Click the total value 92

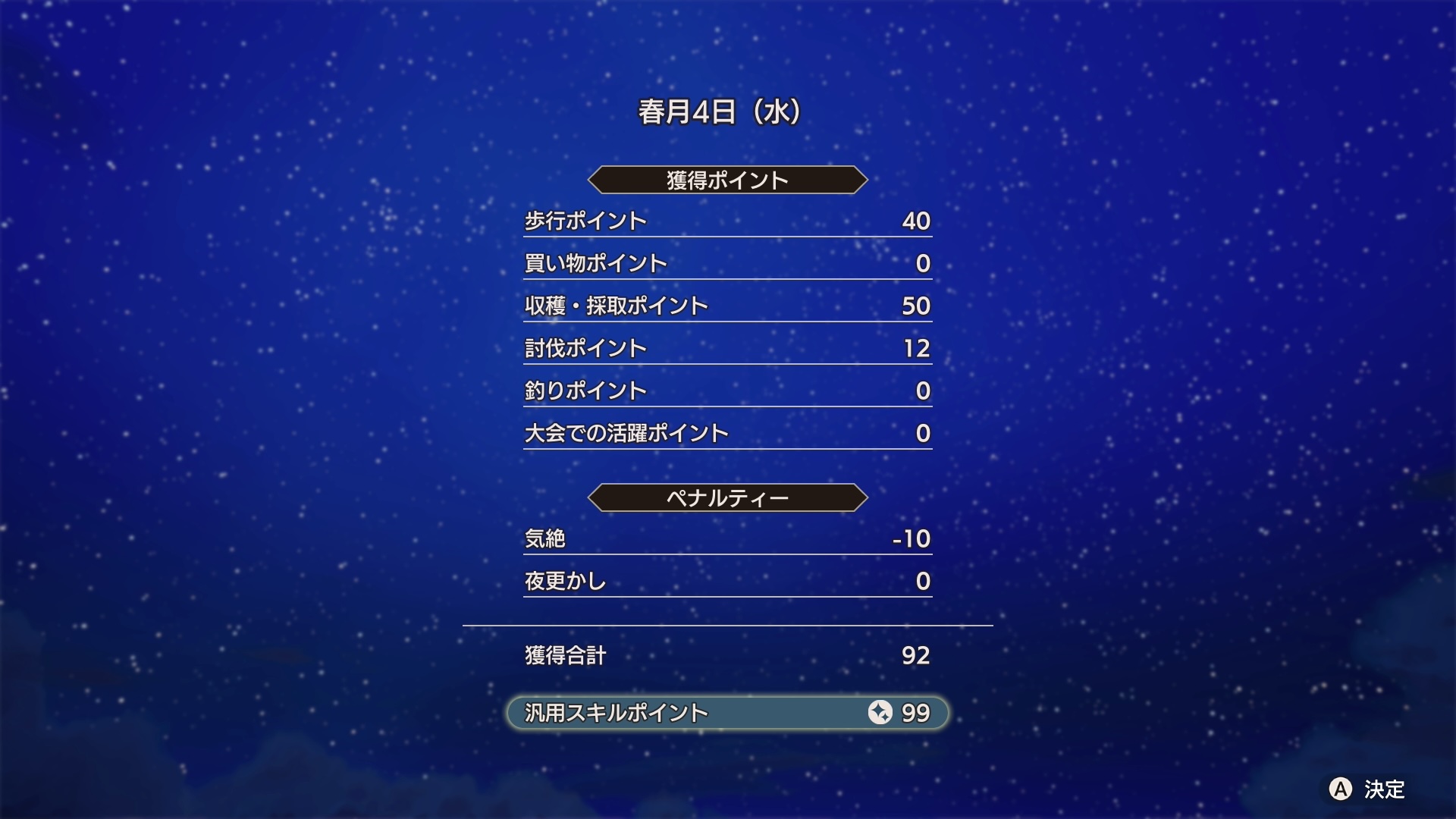(x=918, y=657)
